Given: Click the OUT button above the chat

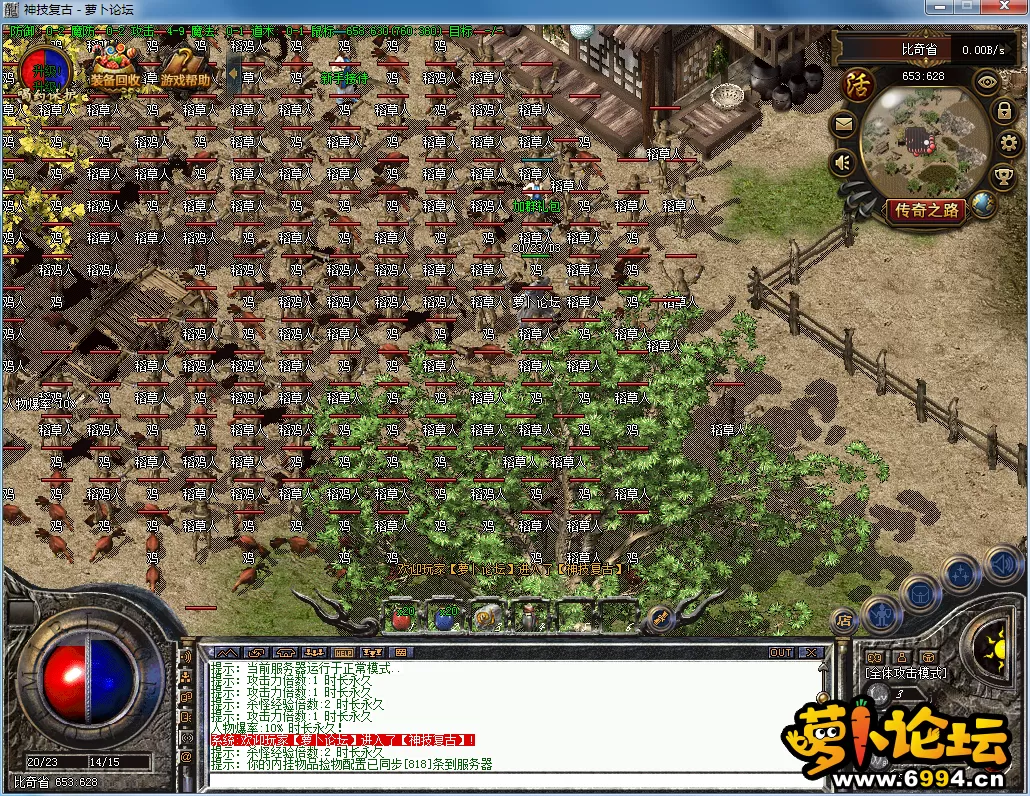Looking at the screenshot, I should click(781, 653).
